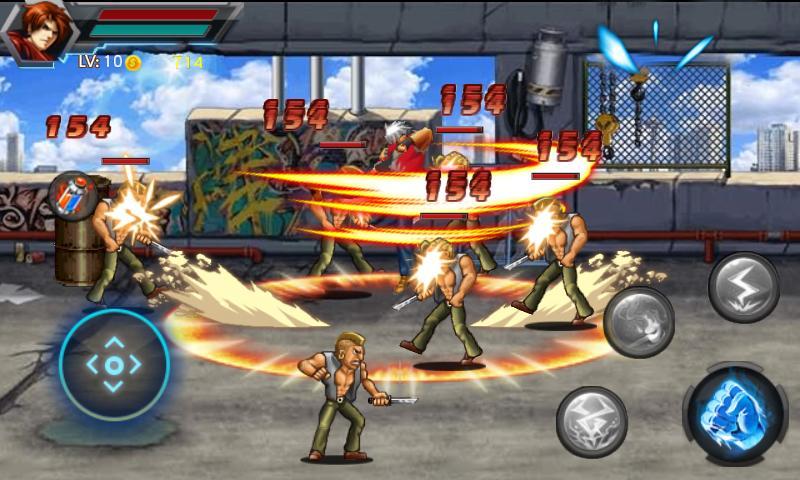Image resolution: width=800 pixels, height=480 pixels.
Task: Tap the virtual directional joystick
Action: pyautogui.click(x=114, y=365)
